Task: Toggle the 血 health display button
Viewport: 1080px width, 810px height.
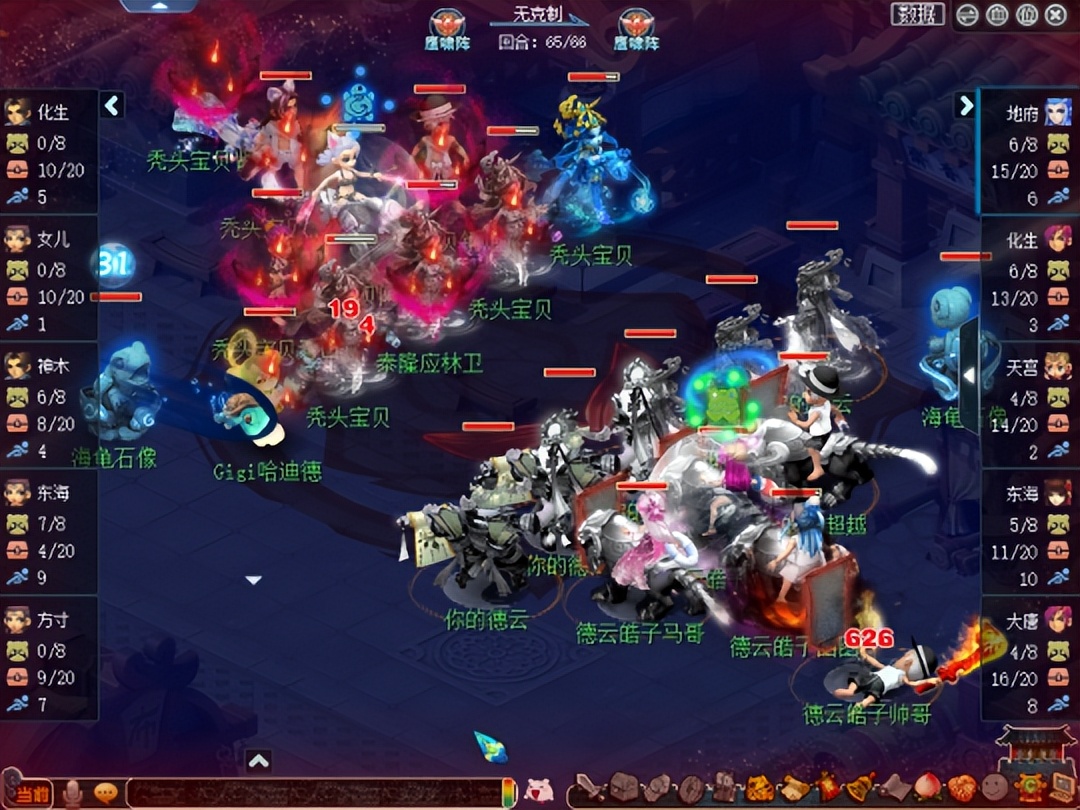Action: (x=997, y=15)
